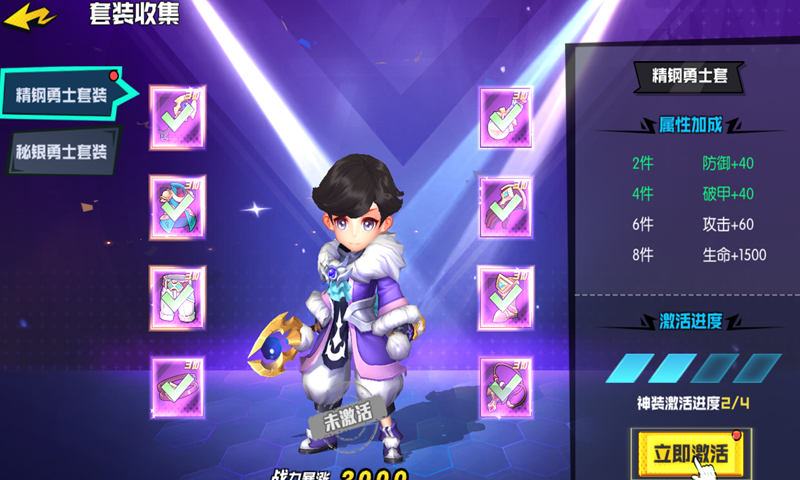Screen dimensions: 800x480
Task: Select the 精钢勇士套装 tab
Action: point(62,95)
